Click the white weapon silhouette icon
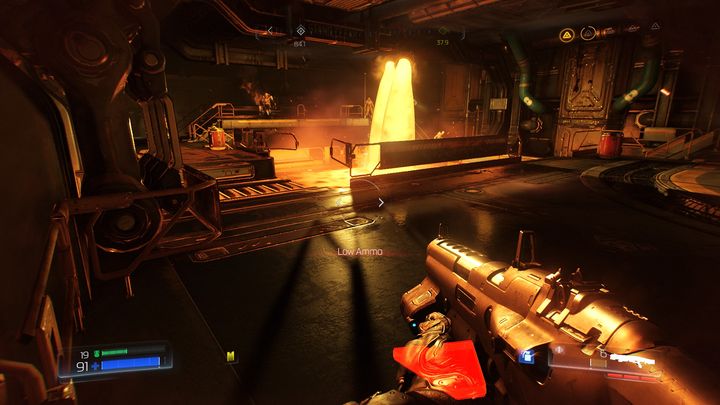Screen dimensions: 720x405 632,358
